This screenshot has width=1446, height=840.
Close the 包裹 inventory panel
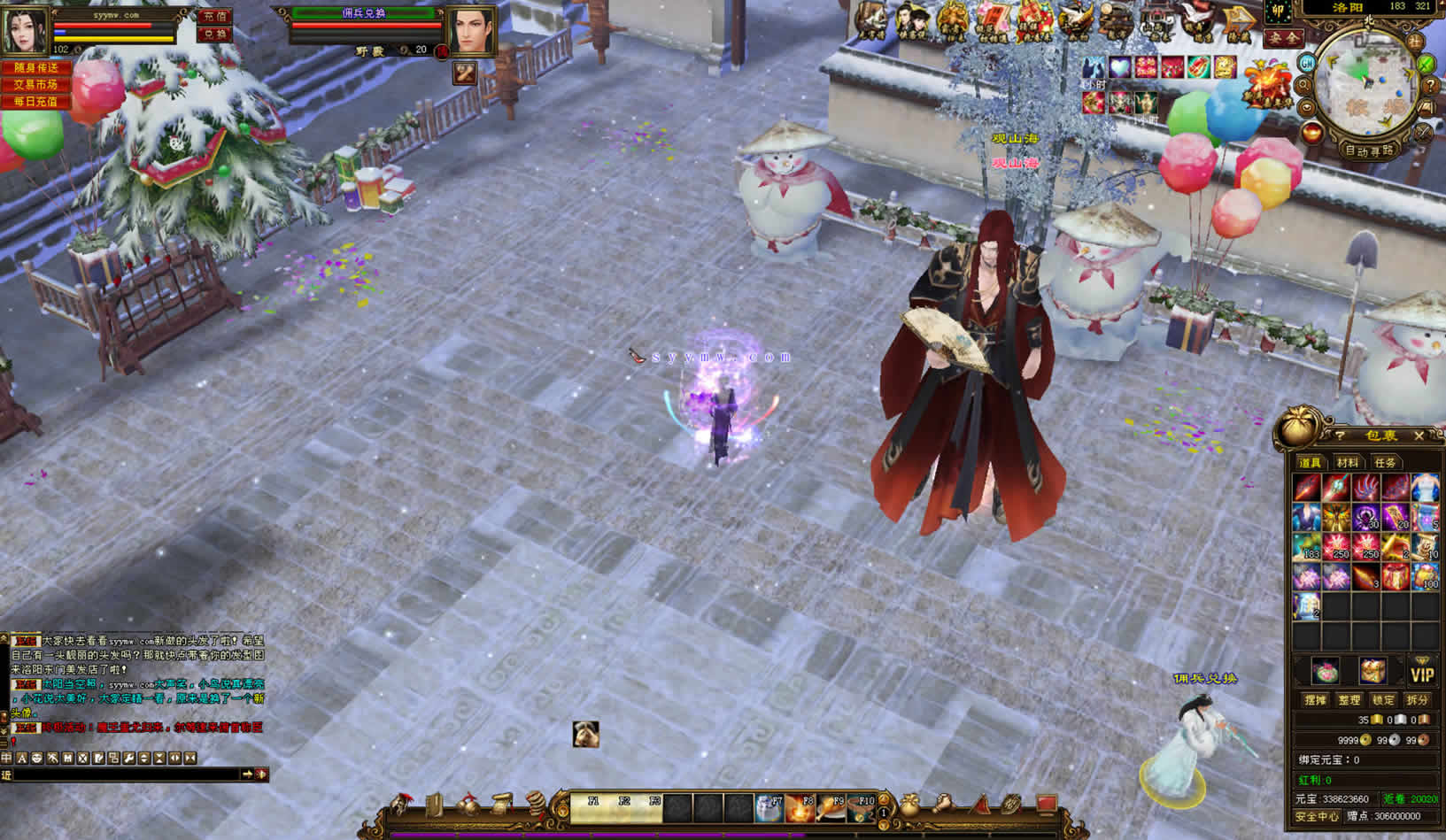pyautogui.click(x=1419, y=435)
